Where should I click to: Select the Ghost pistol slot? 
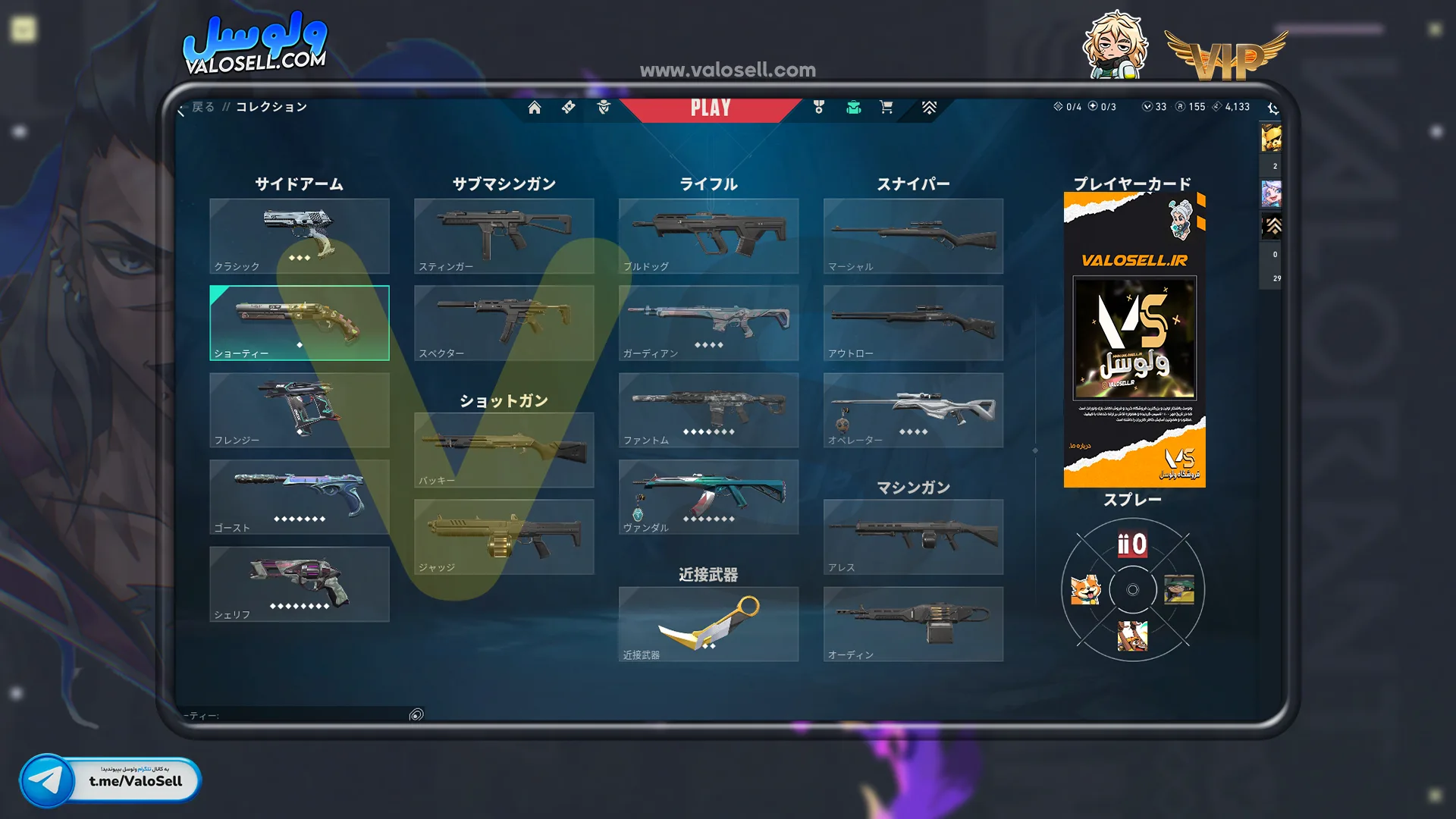pyautogui.click(x=299, y=497)
